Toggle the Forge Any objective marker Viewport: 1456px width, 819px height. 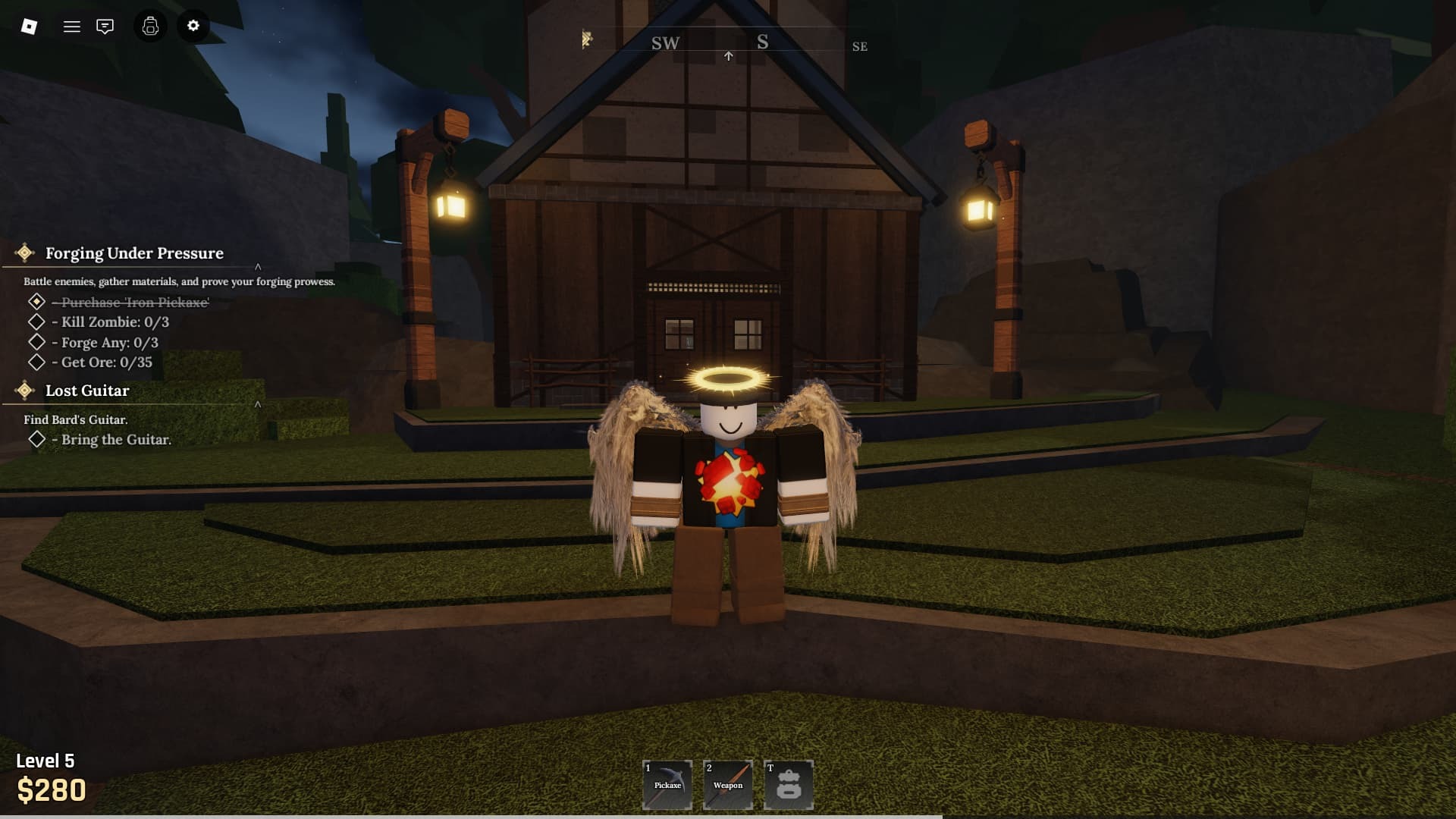(38, 342)
